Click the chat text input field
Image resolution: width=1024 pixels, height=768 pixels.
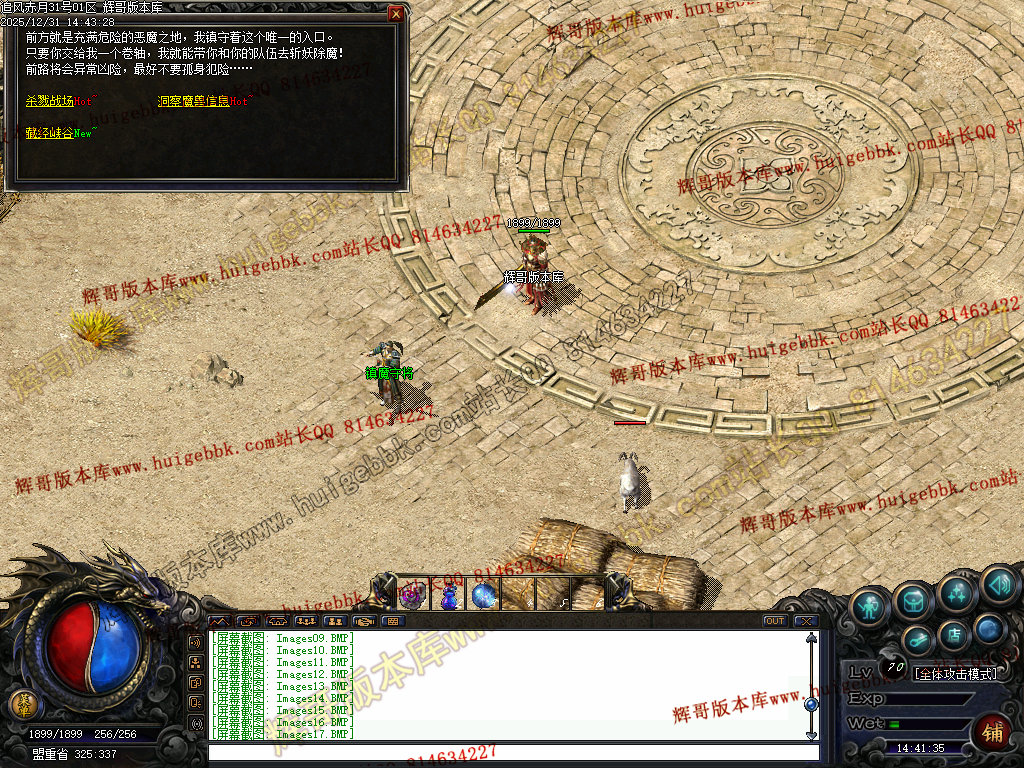pos(510,751)
